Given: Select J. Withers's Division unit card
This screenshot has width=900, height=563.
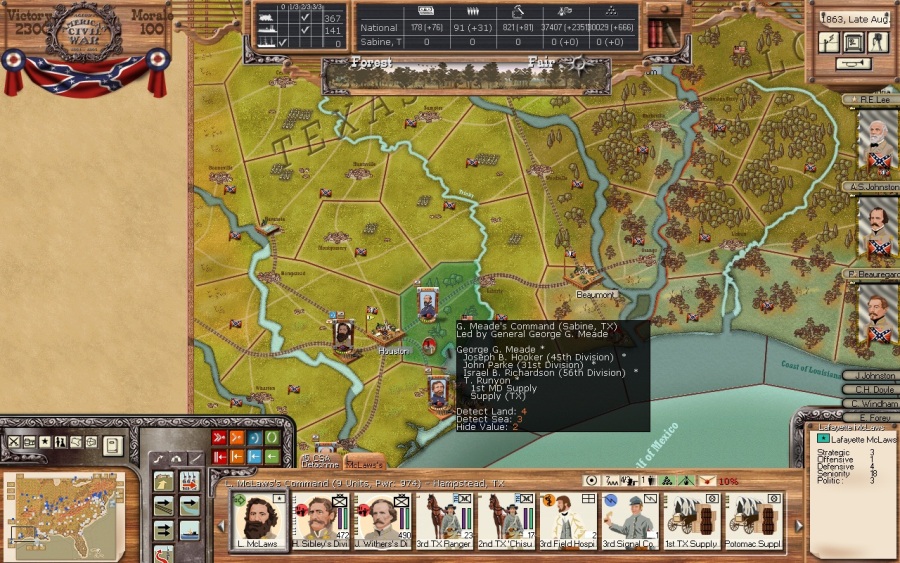Looking at the screenshot, I should pyautogui.click(x=383, y=522).
